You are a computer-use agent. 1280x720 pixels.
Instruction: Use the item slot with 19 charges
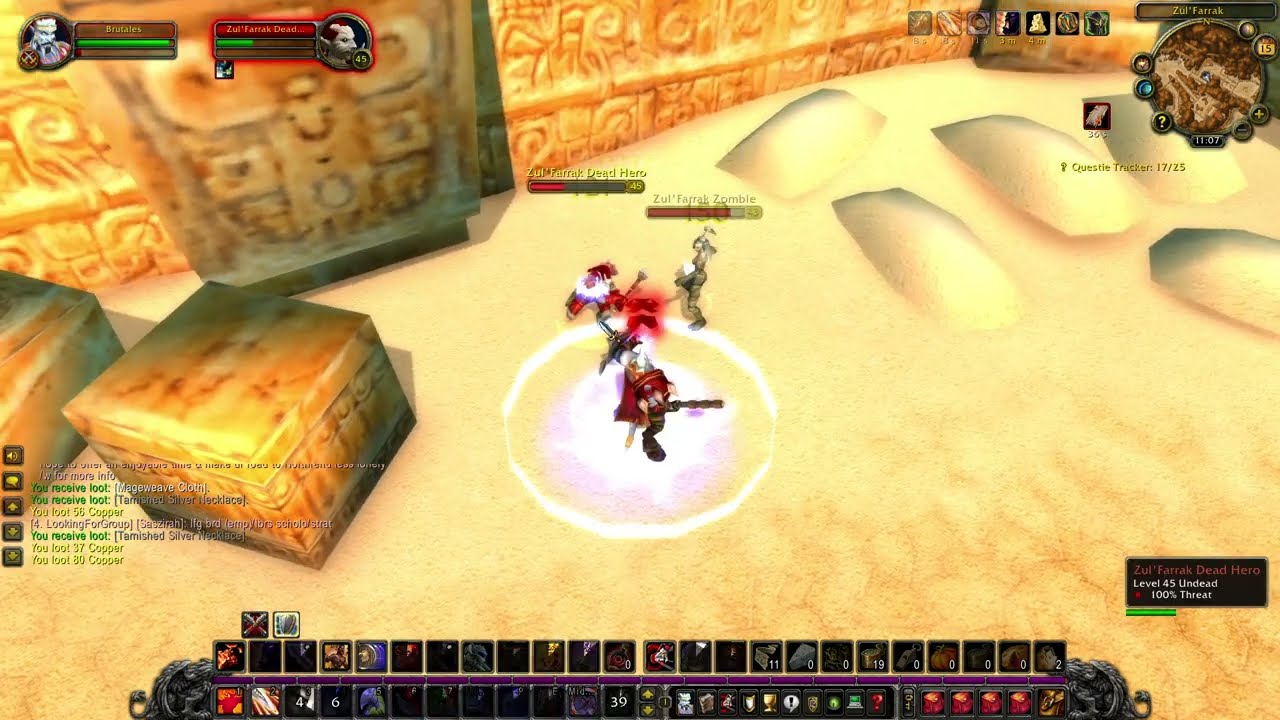[x=873, y=656]
